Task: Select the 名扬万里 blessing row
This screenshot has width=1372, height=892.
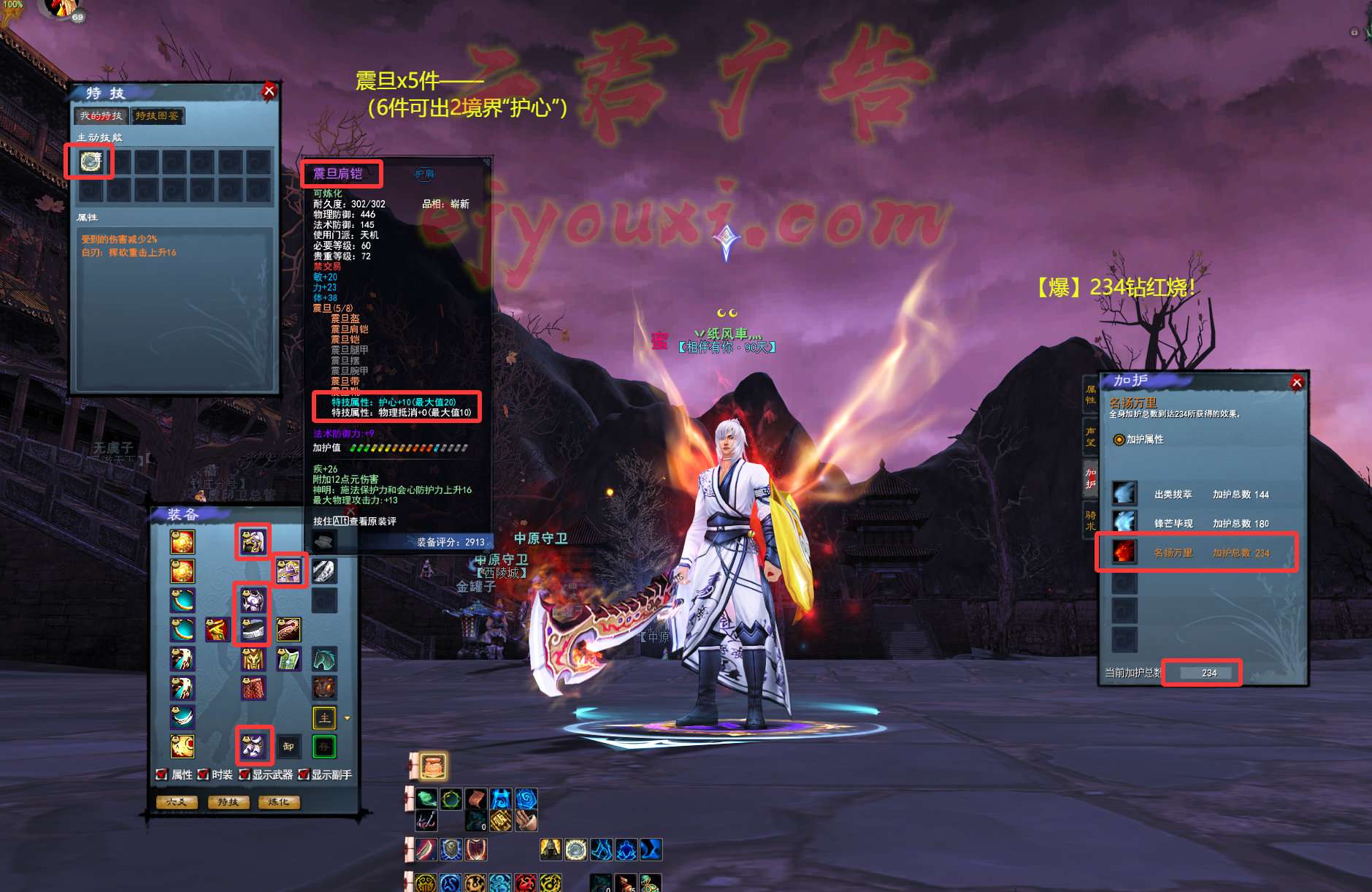Action: [x=1196, y=552]
